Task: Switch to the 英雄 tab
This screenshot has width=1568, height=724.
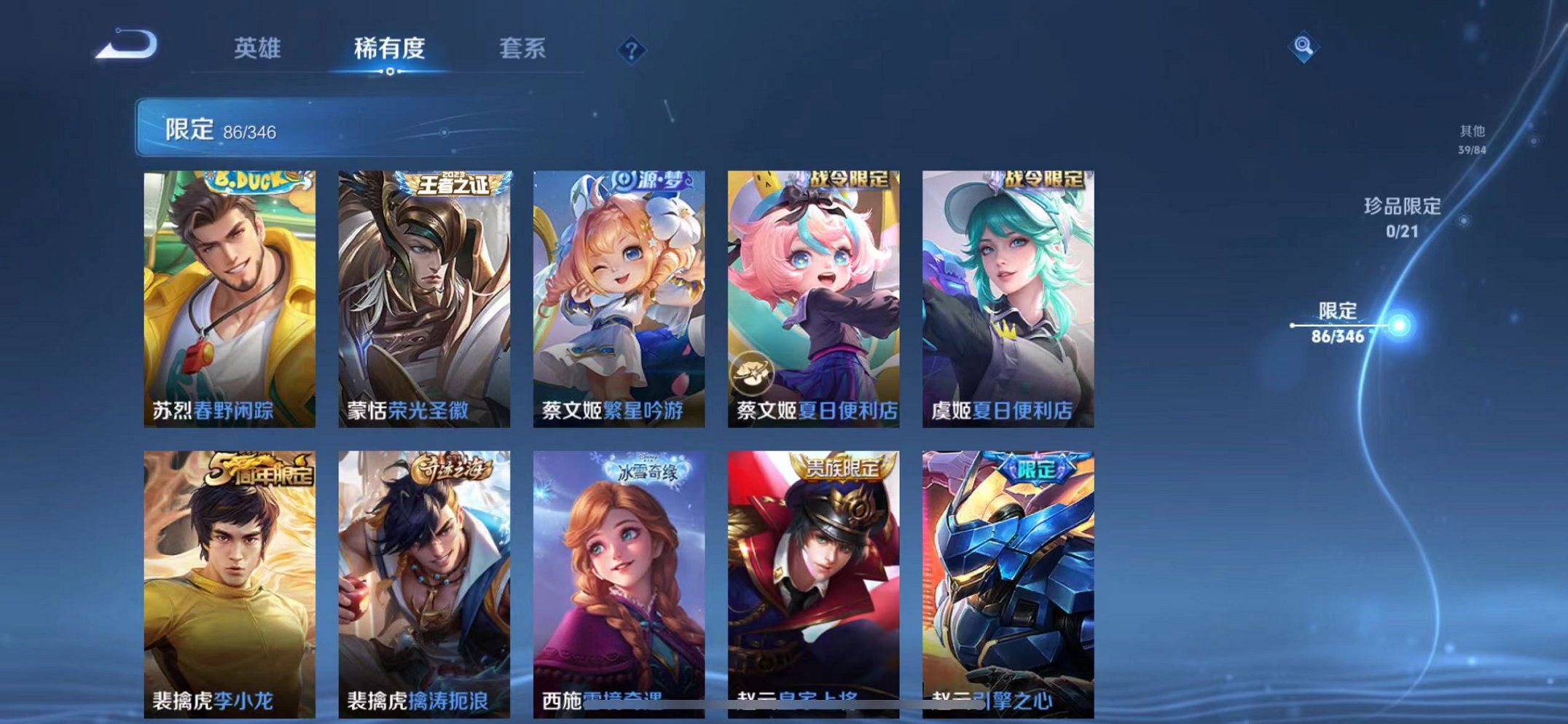Action: point(258,50)
